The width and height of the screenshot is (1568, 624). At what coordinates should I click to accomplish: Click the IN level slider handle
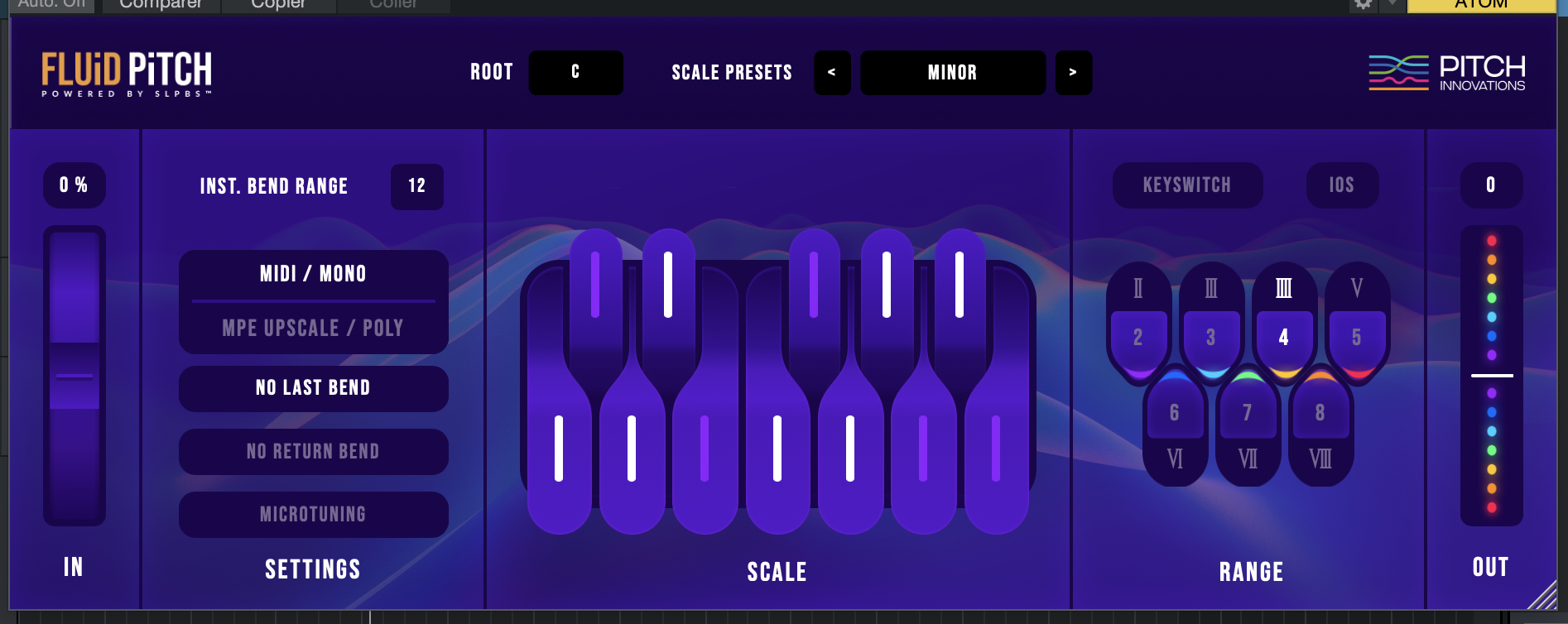coord(75,377)
